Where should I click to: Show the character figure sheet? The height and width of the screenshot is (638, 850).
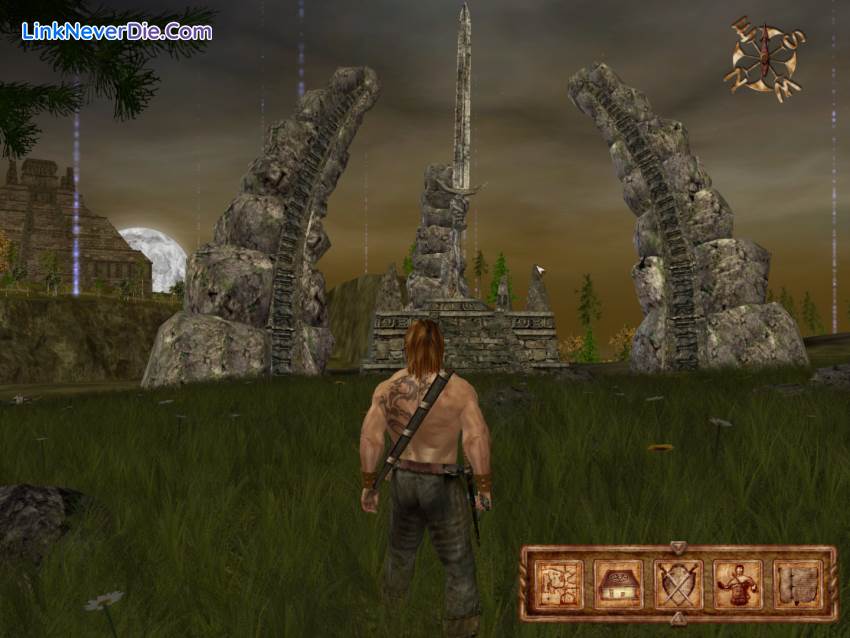(738, 584)
